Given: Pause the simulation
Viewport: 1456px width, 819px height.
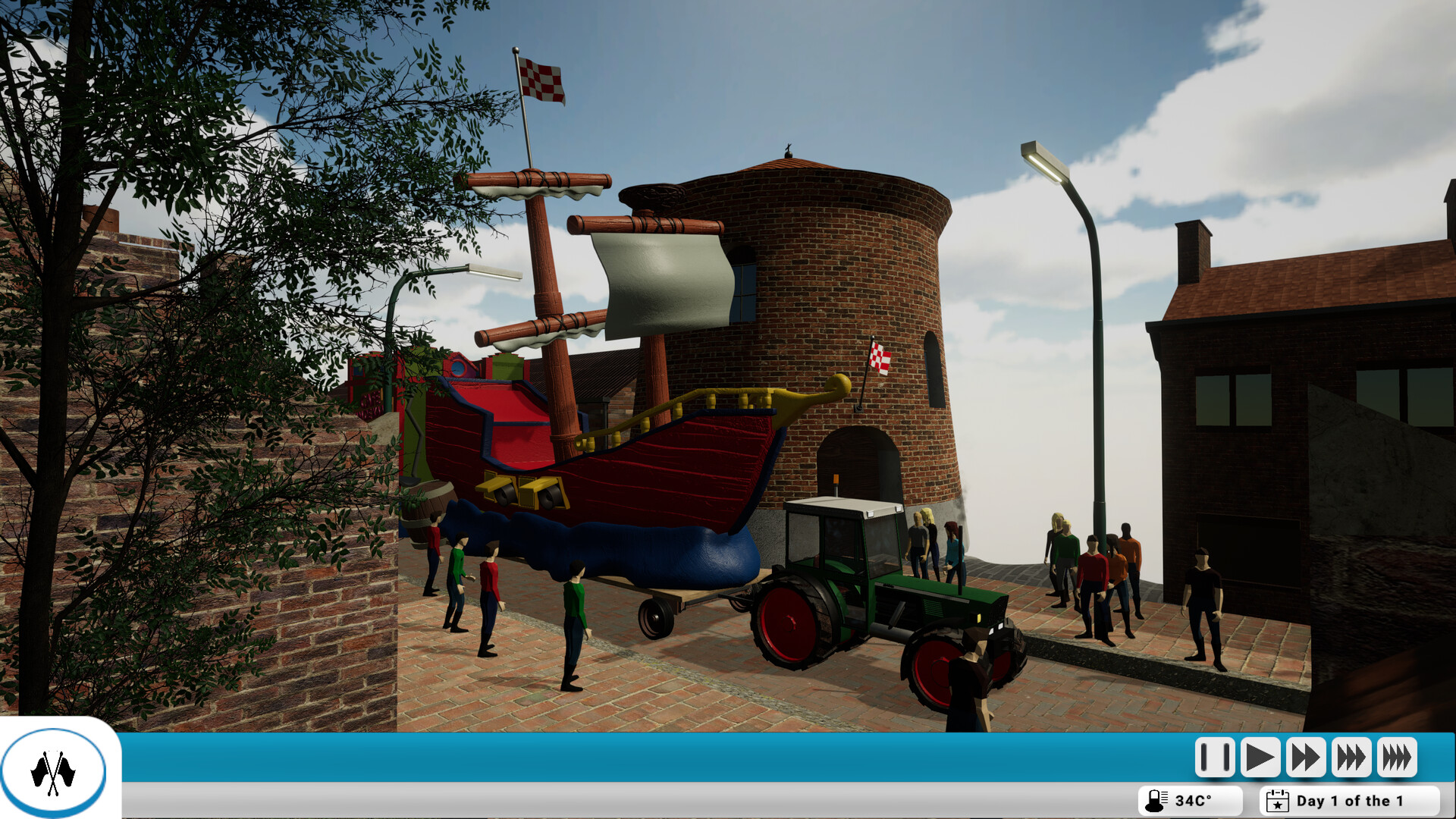Looking at the screenshot, I should [x=1215, y=756].
